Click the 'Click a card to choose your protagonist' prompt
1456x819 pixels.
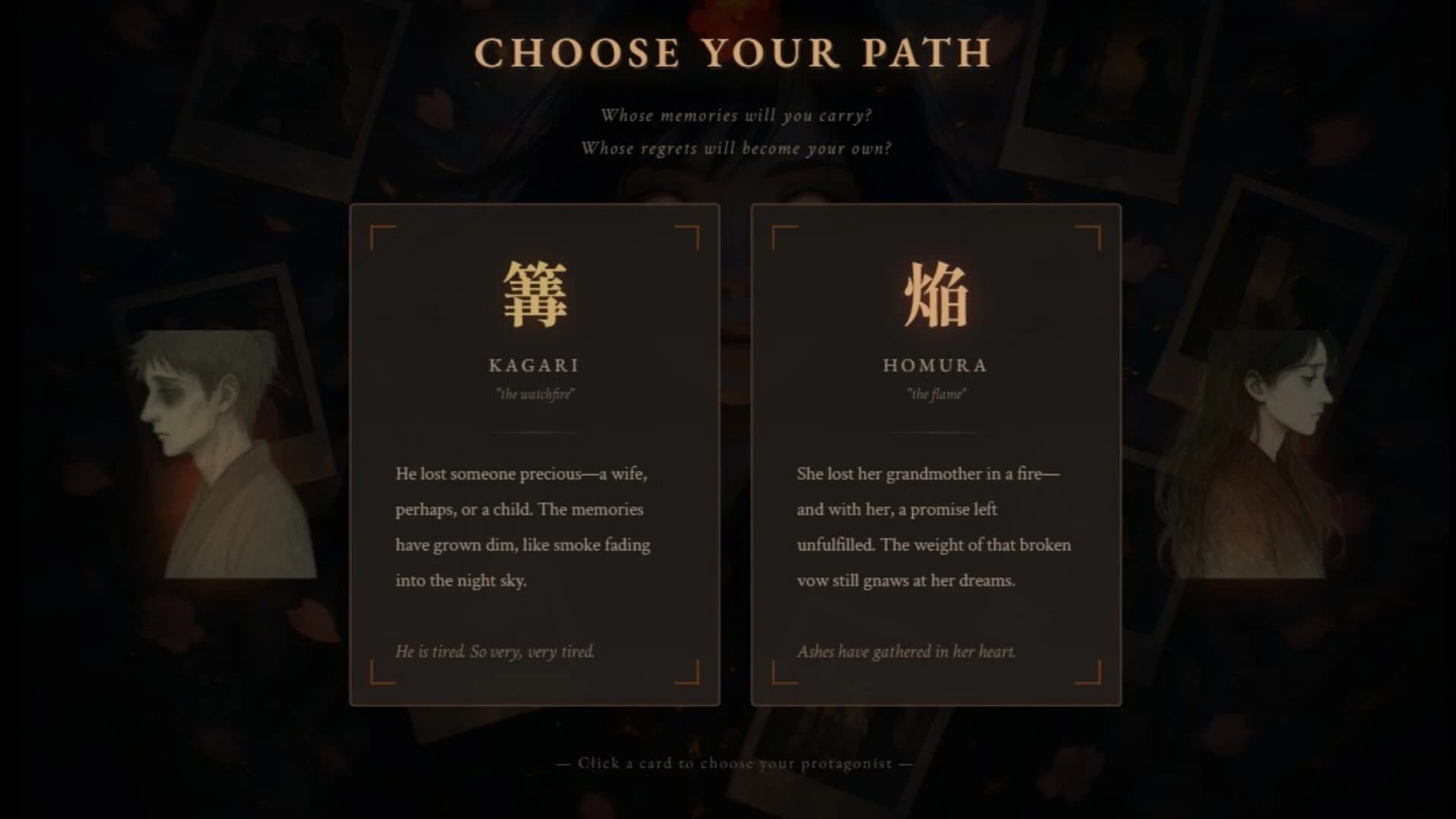pos(732,764)
